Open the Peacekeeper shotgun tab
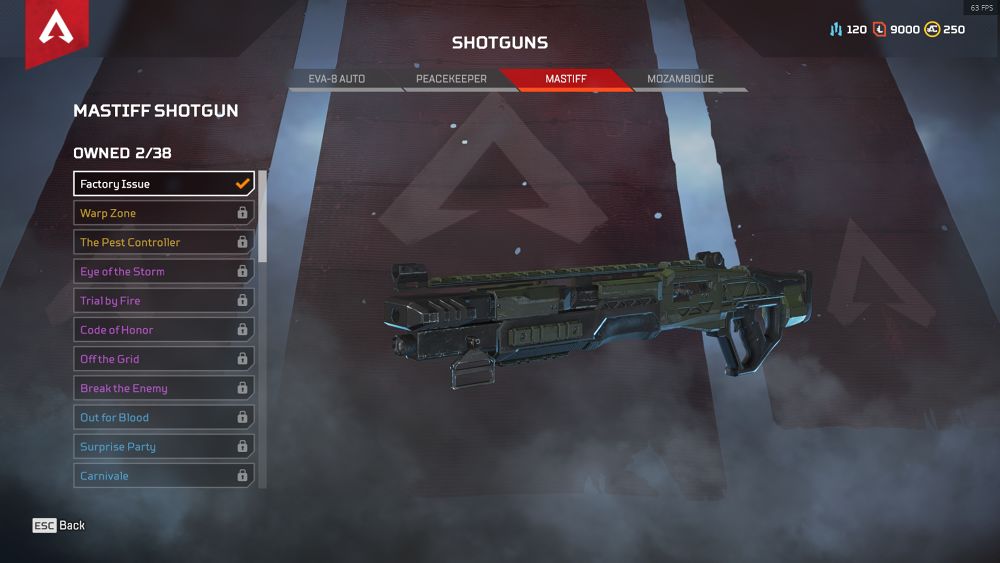Viewport: 1000px width, 563px height. tap(451, 79)
